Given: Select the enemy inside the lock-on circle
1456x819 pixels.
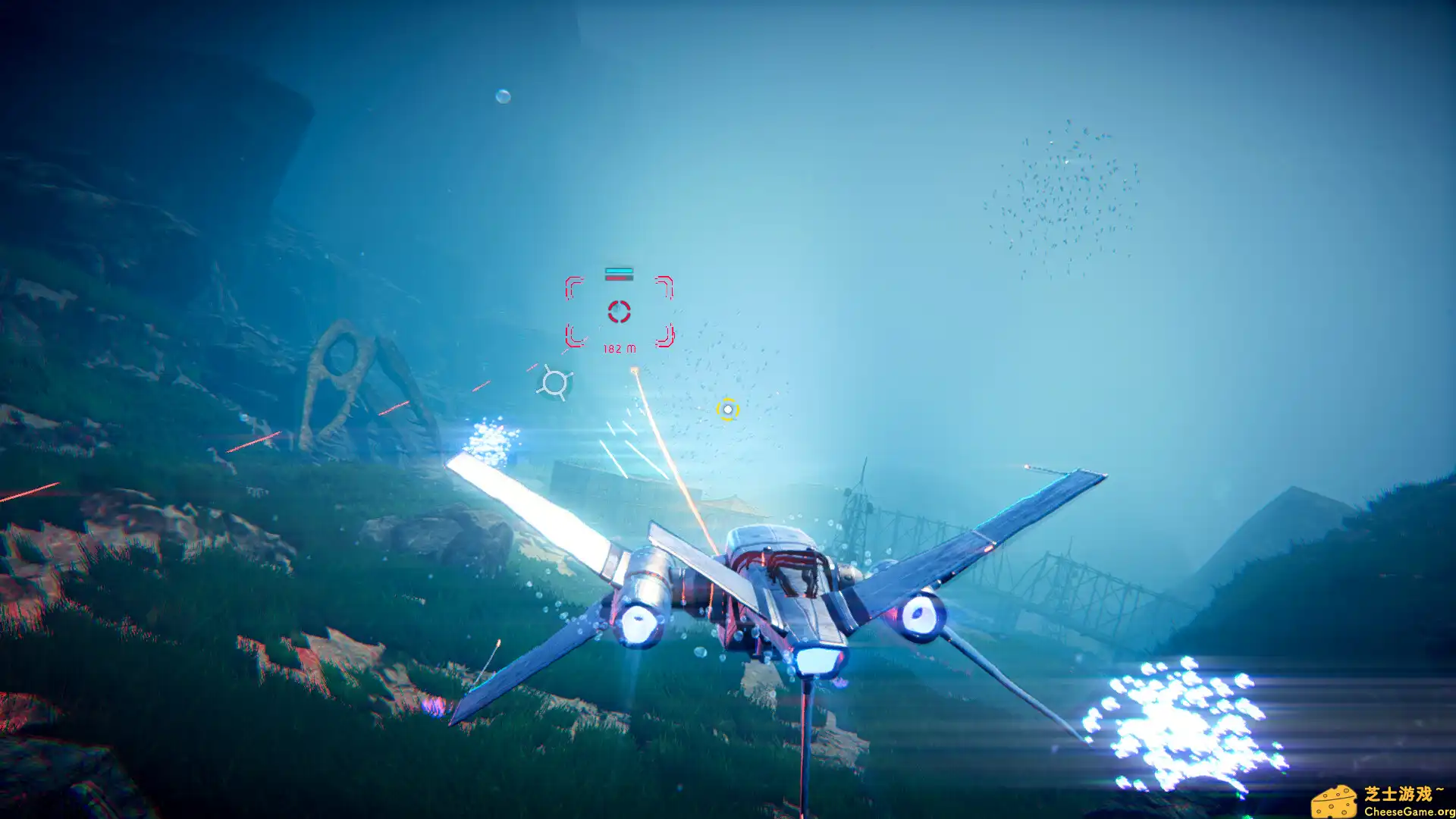Looking at the screenshot, I should [619, 312].
